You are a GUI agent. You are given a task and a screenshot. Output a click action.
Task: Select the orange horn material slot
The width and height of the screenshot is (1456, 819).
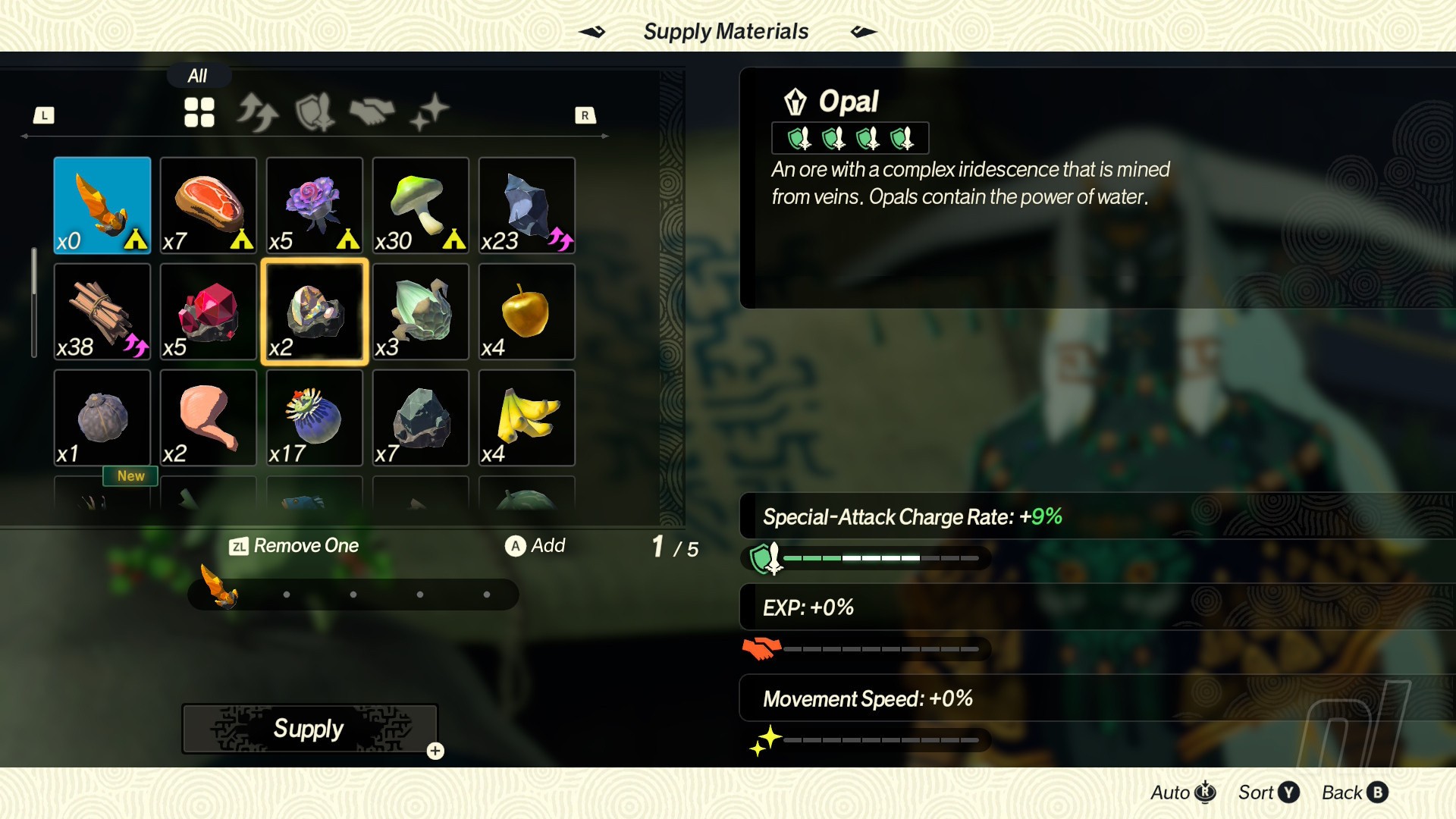point(102,205)
